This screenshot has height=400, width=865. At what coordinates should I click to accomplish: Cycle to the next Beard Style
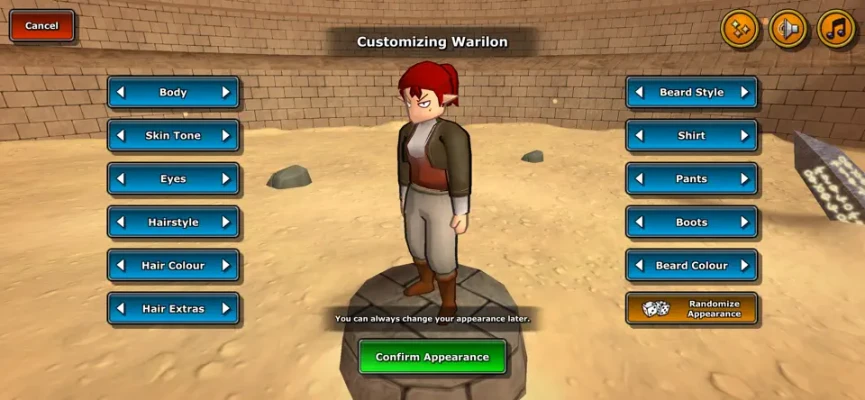coord(744,92)
